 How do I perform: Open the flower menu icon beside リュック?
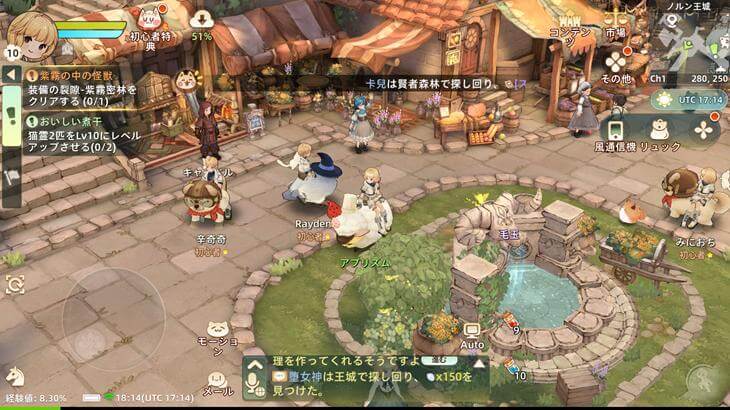click(704, 129)
